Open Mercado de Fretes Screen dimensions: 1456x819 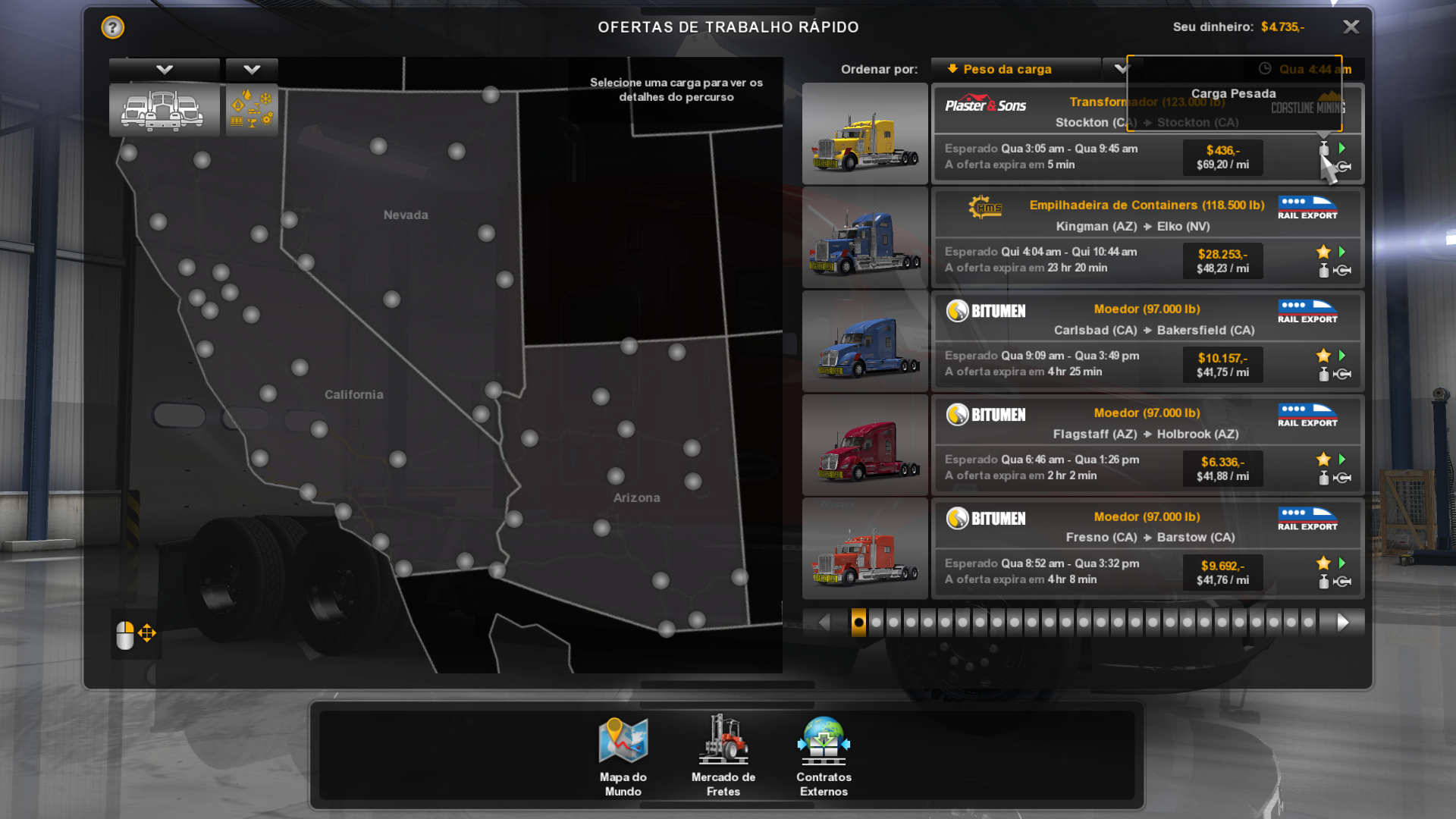(723, 755)
